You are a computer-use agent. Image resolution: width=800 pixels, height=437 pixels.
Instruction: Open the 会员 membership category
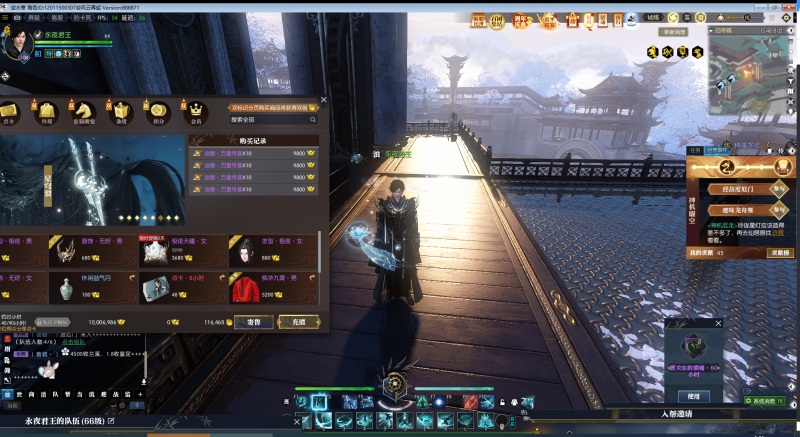pos(196,111)
